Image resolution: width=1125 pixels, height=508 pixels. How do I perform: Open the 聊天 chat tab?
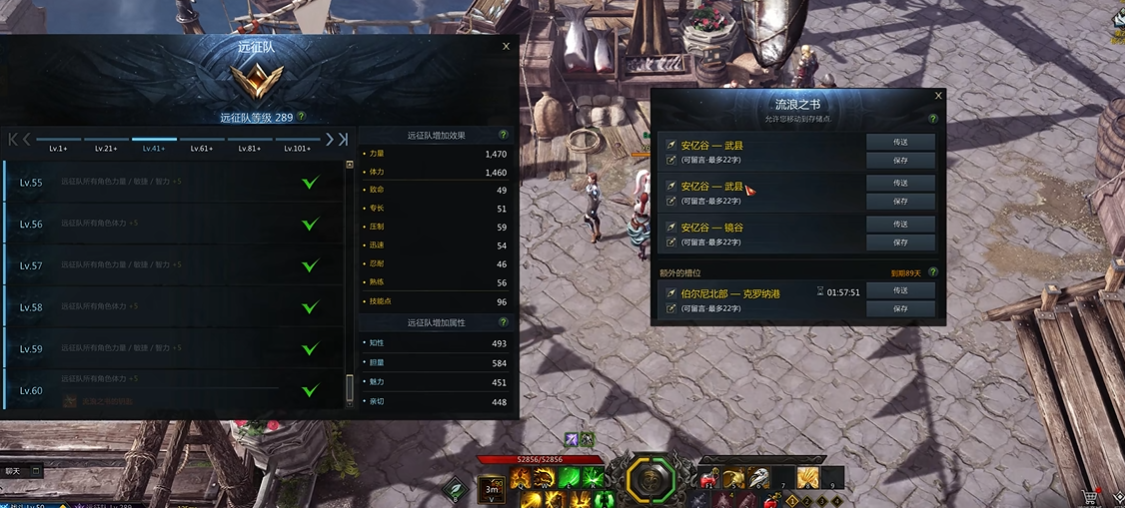click(x=13, y=470)
